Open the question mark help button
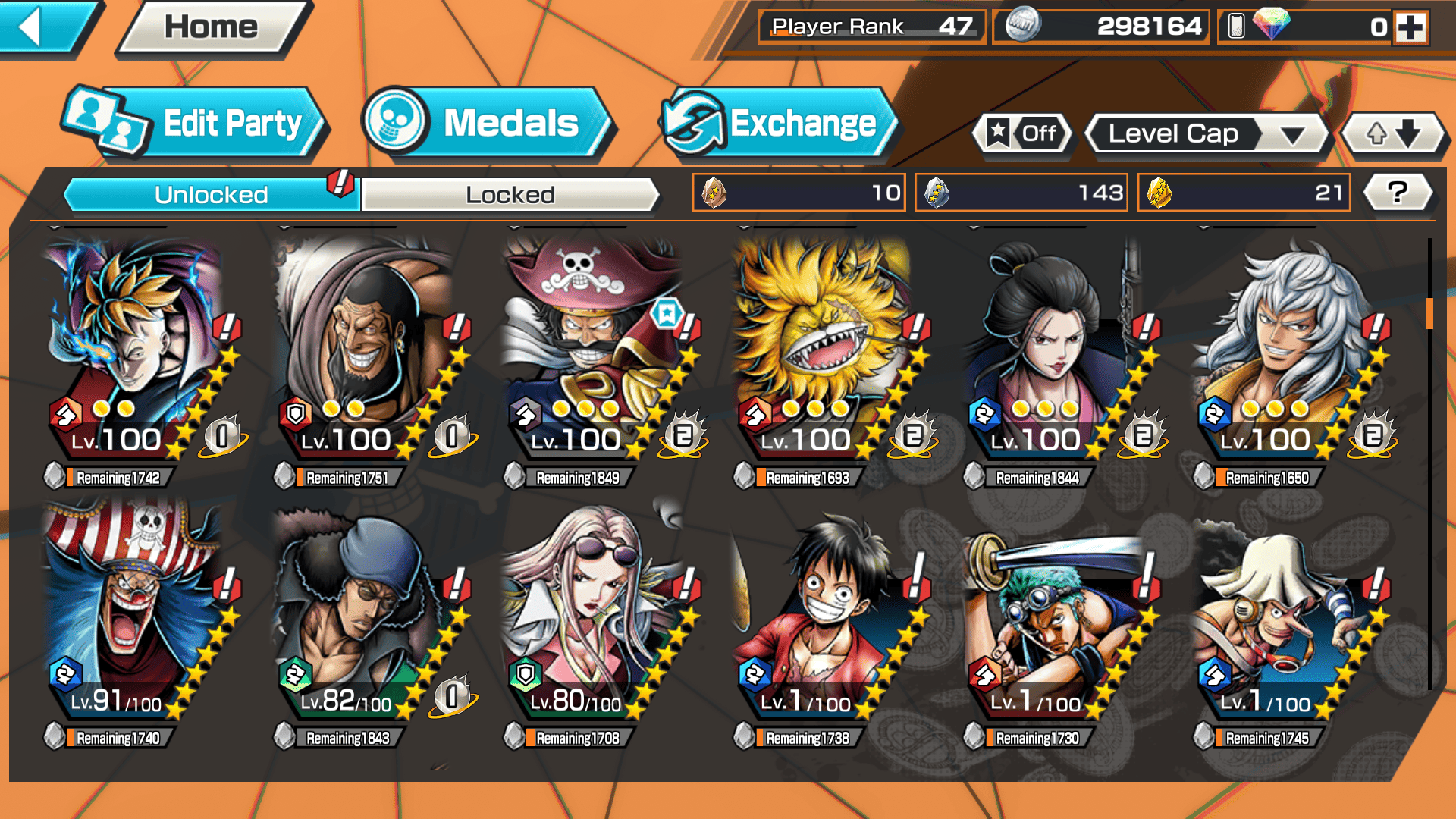Image resolution: width=1456 pixels, height=819 pixels. point(1397,193)
